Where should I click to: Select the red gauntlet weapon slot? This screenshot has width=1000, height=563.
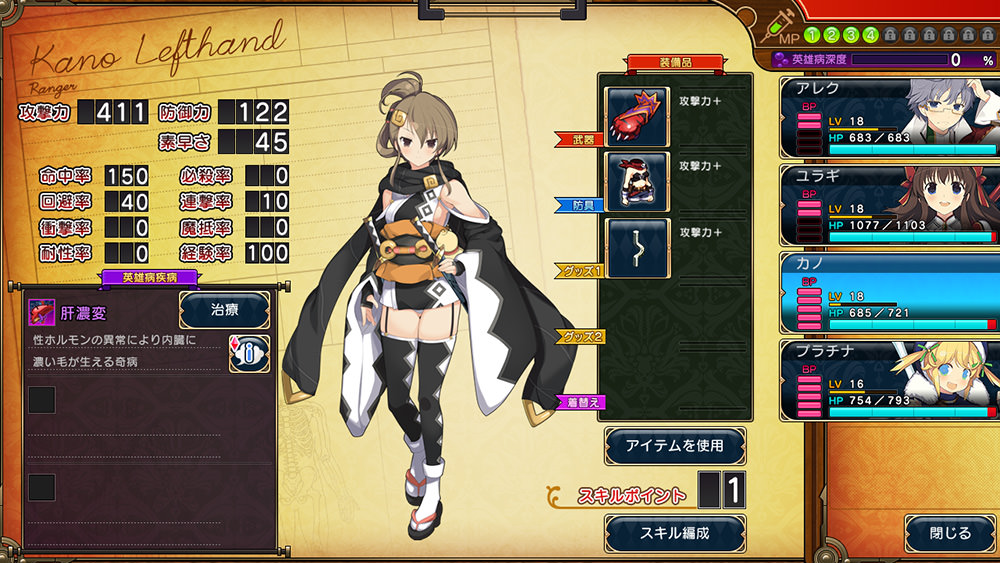[637, 112]
